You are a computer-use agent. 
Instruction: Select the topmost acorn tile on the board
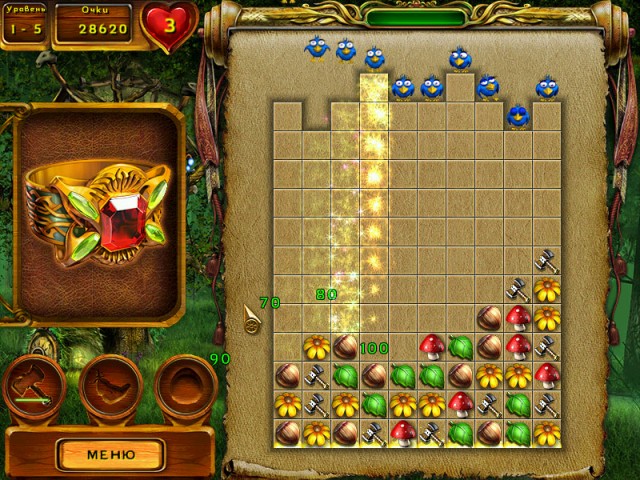pos(489,319)
